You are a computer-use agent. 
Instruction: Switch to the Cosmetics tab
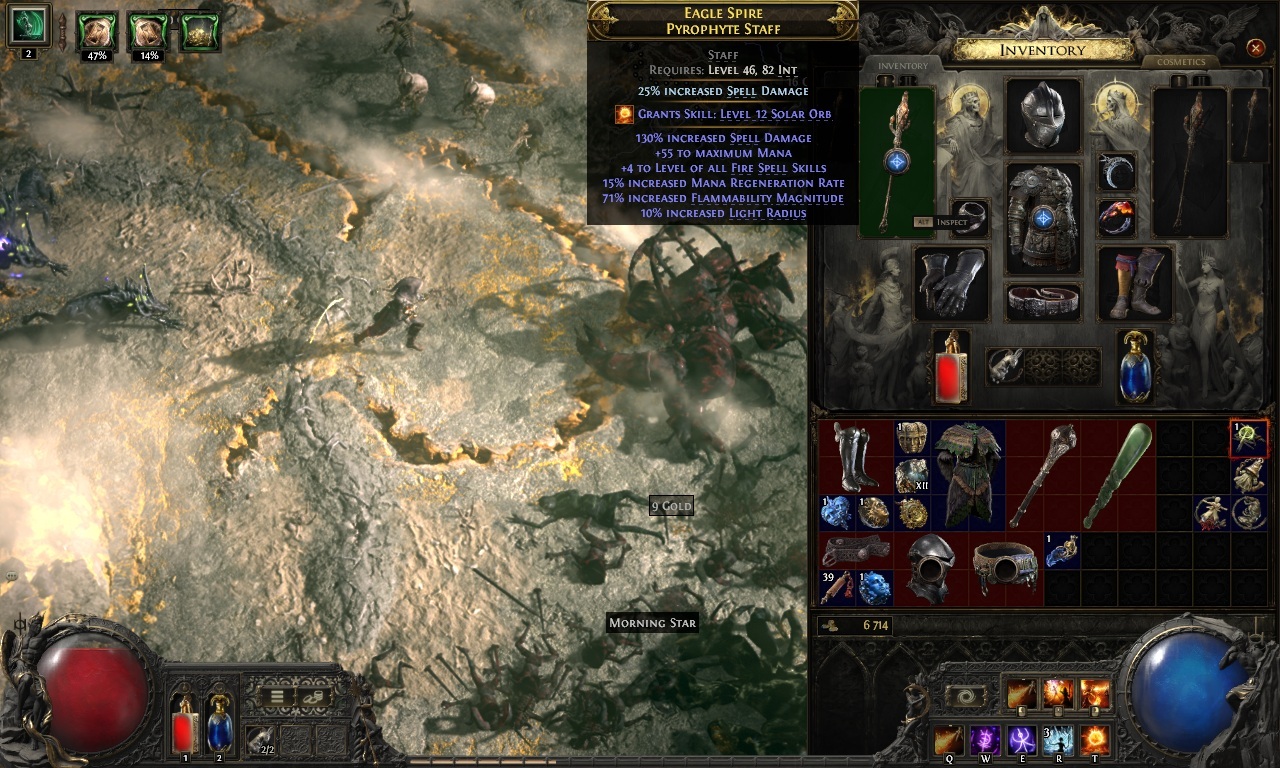pyautogui.click(x=1181, y=62)
